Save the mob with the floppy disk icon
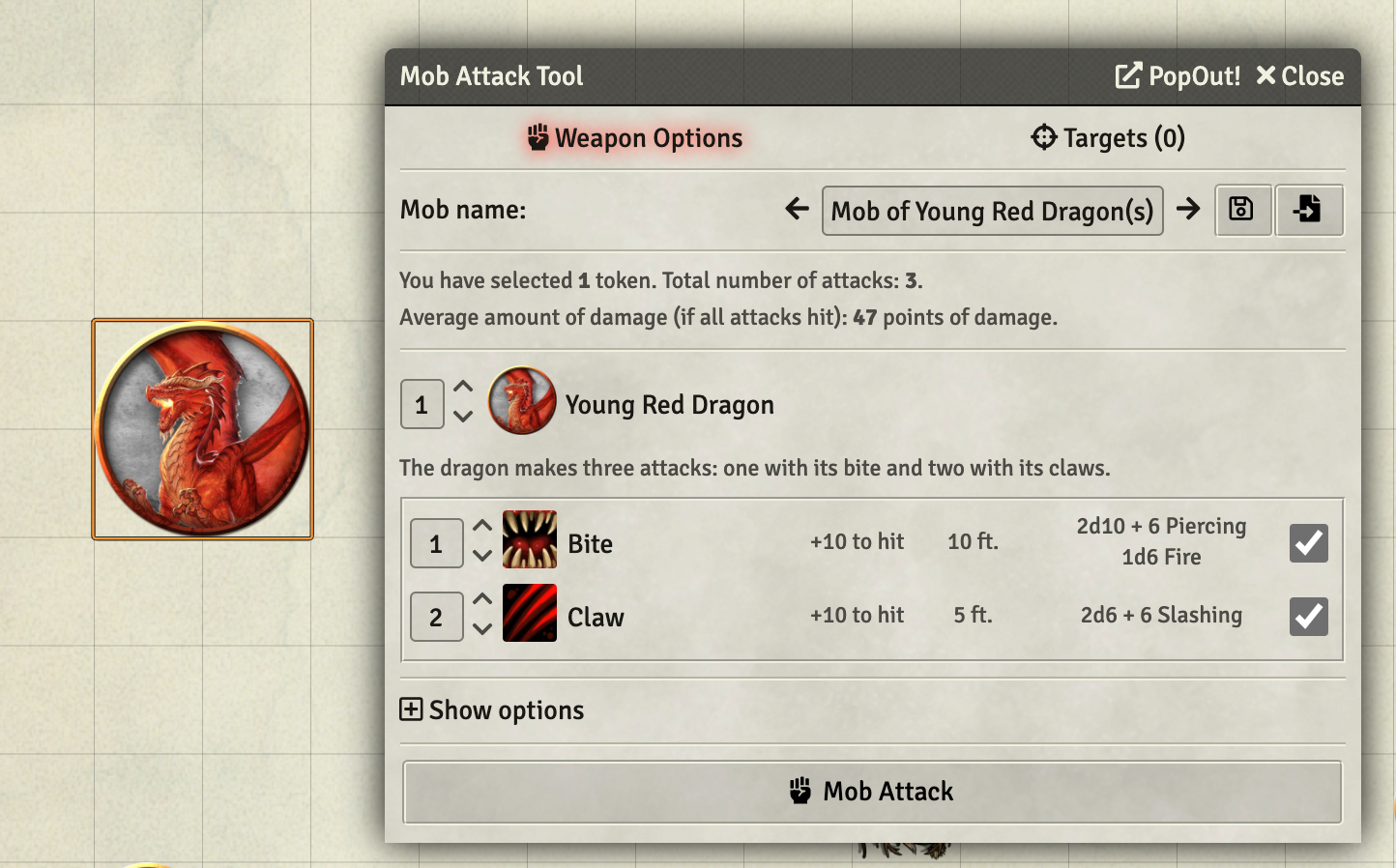Image resolution: width=1396 pixels, height=868 pixels. (x=1242, y=210)
